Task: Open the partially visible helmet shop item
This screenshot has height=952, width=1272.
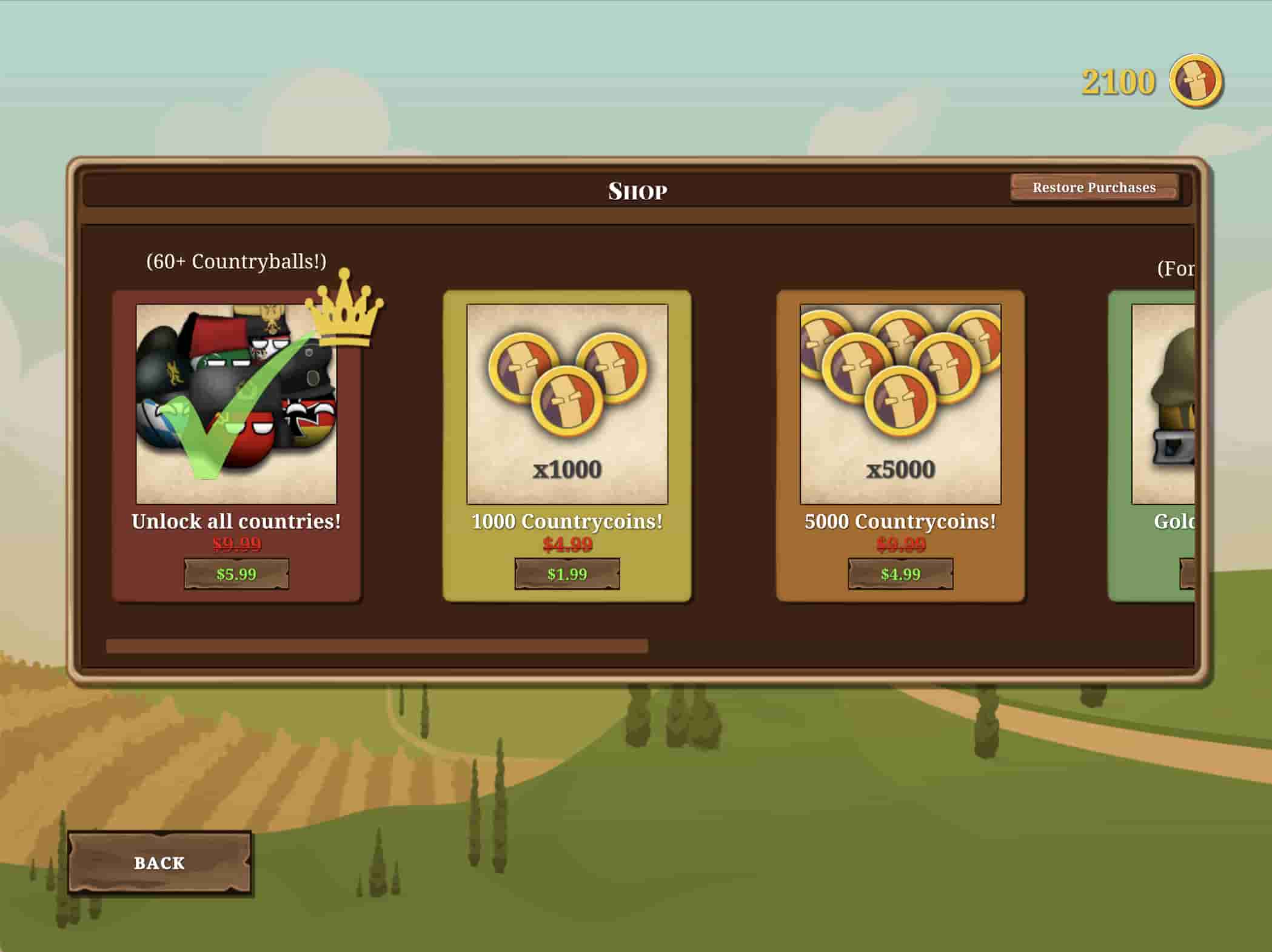Action: click(1163, 404)
